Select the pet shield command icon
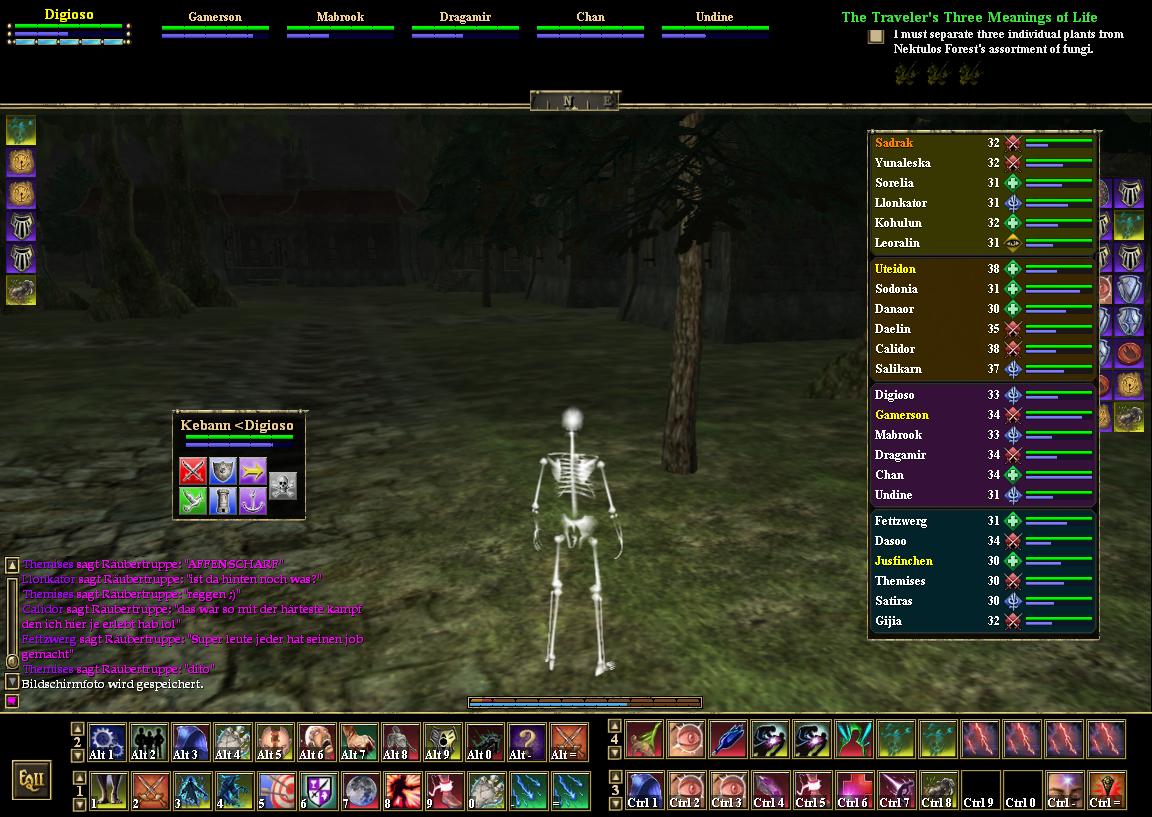Screen dimensions: 1152x817 (x=223, y=471)
